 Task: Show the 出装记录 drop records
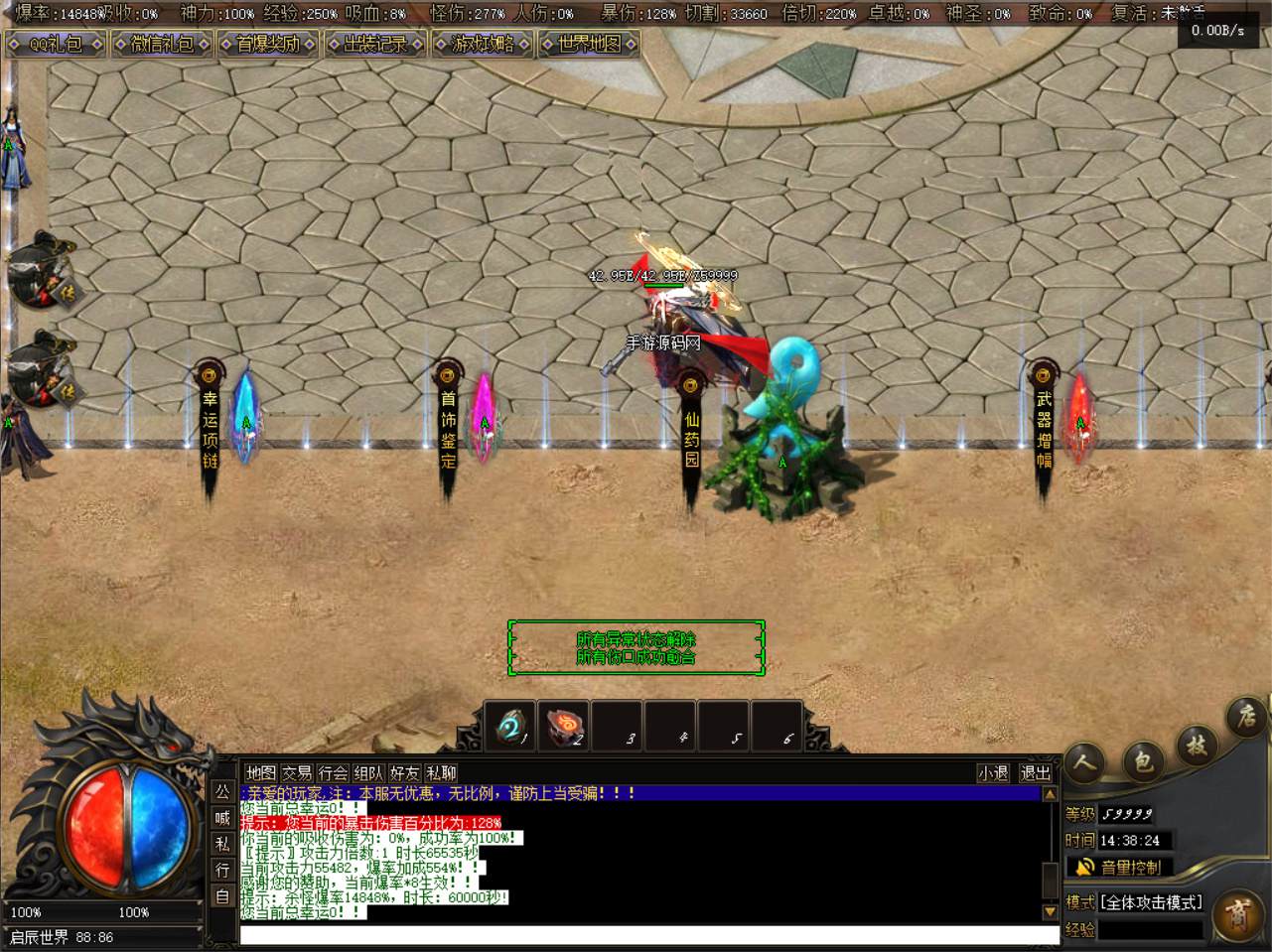[x=374, y=44]
